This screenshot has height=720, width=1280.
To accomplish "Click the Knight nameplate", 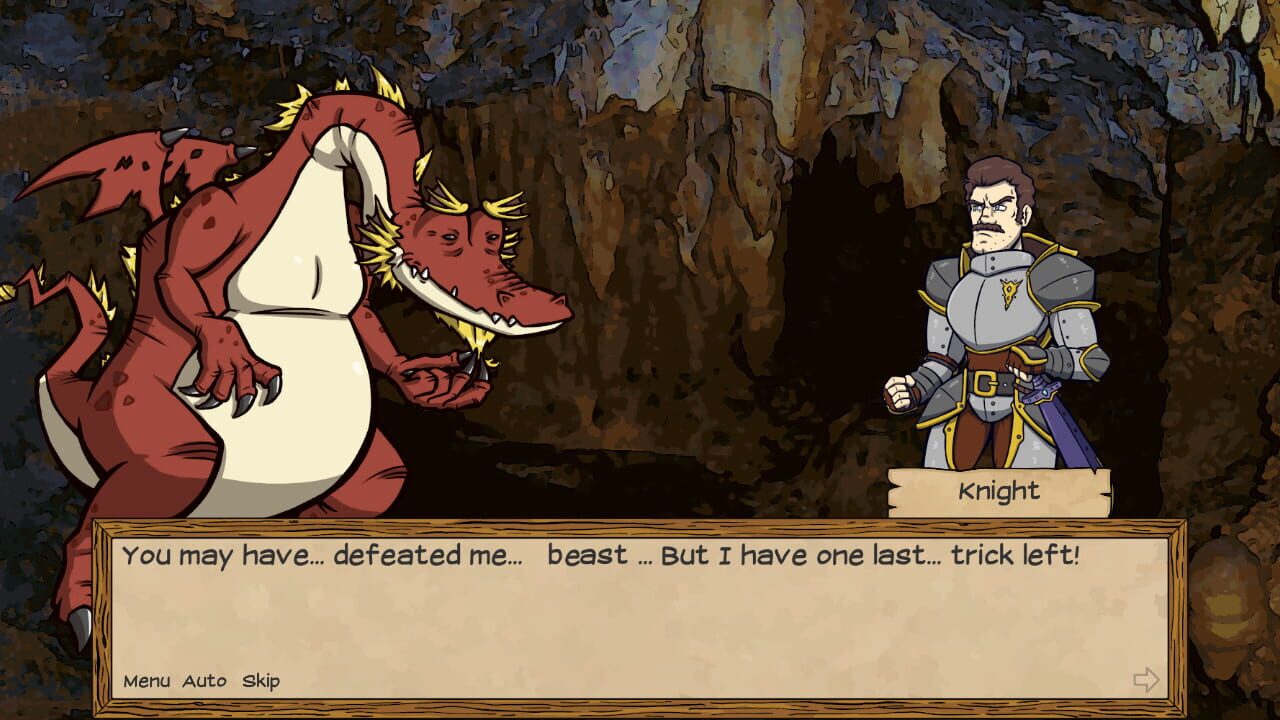I will (998, 489).
